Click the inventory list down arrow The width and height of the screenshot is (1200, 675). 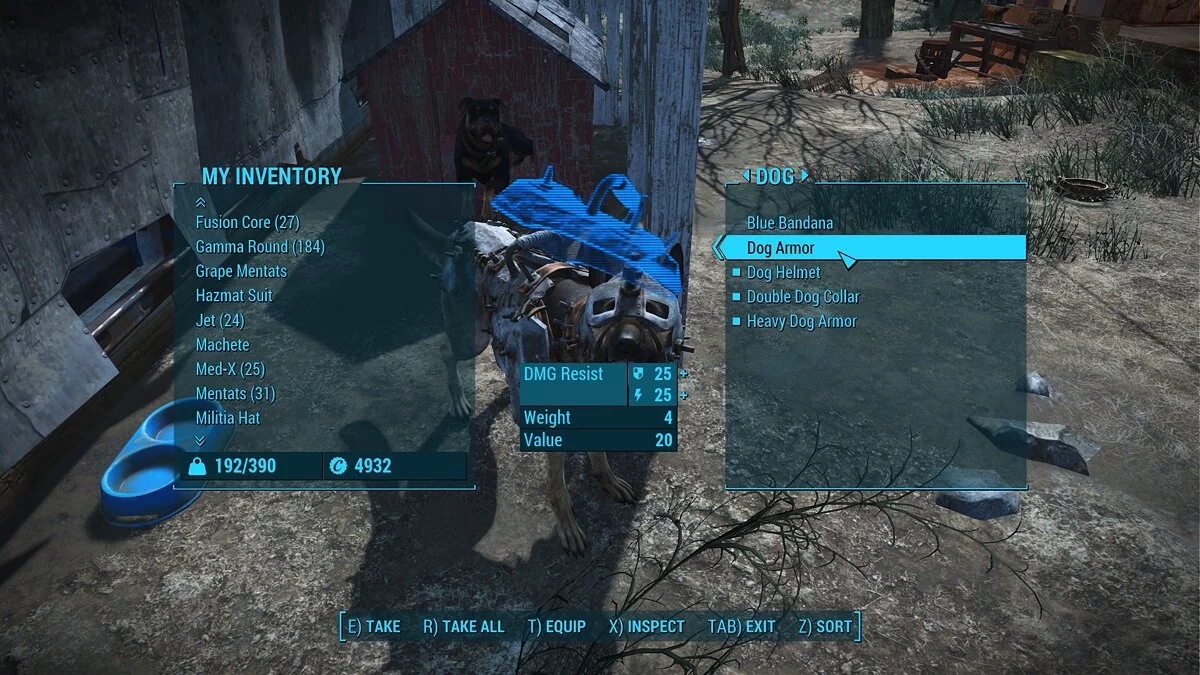point(200,439)
